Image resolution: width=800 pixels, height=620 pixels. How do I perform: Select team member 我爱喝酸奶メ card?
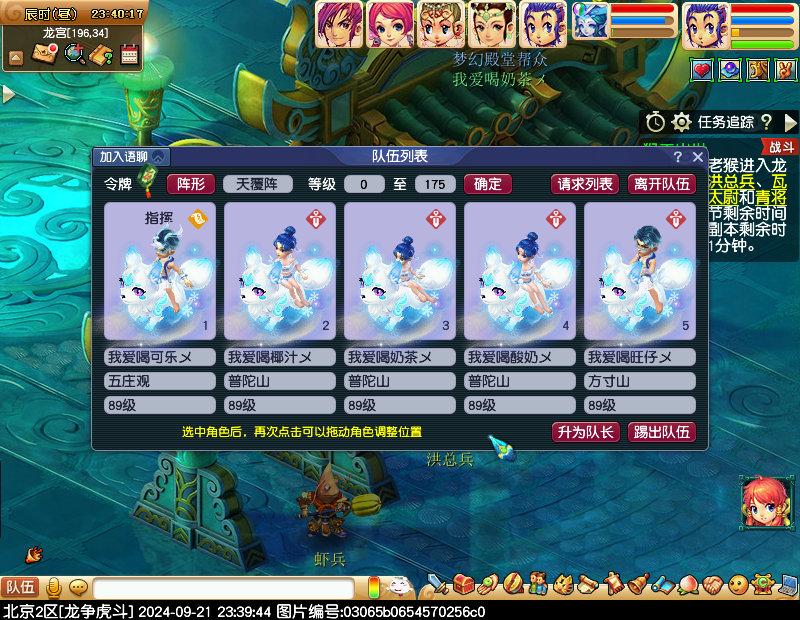(x=520, y=270)
